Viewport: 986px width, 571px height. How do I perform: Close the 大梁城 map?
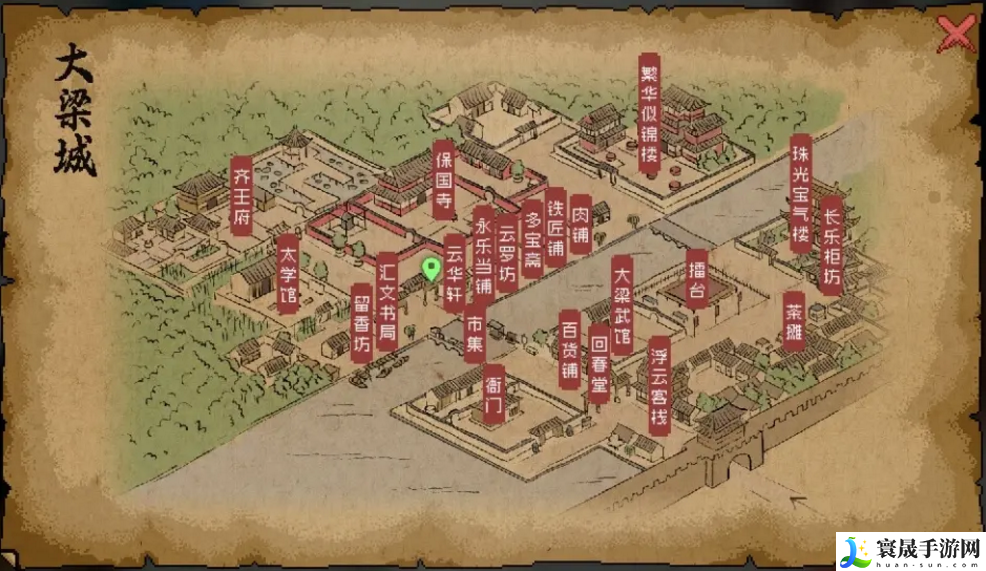click(x=956, y=35)
